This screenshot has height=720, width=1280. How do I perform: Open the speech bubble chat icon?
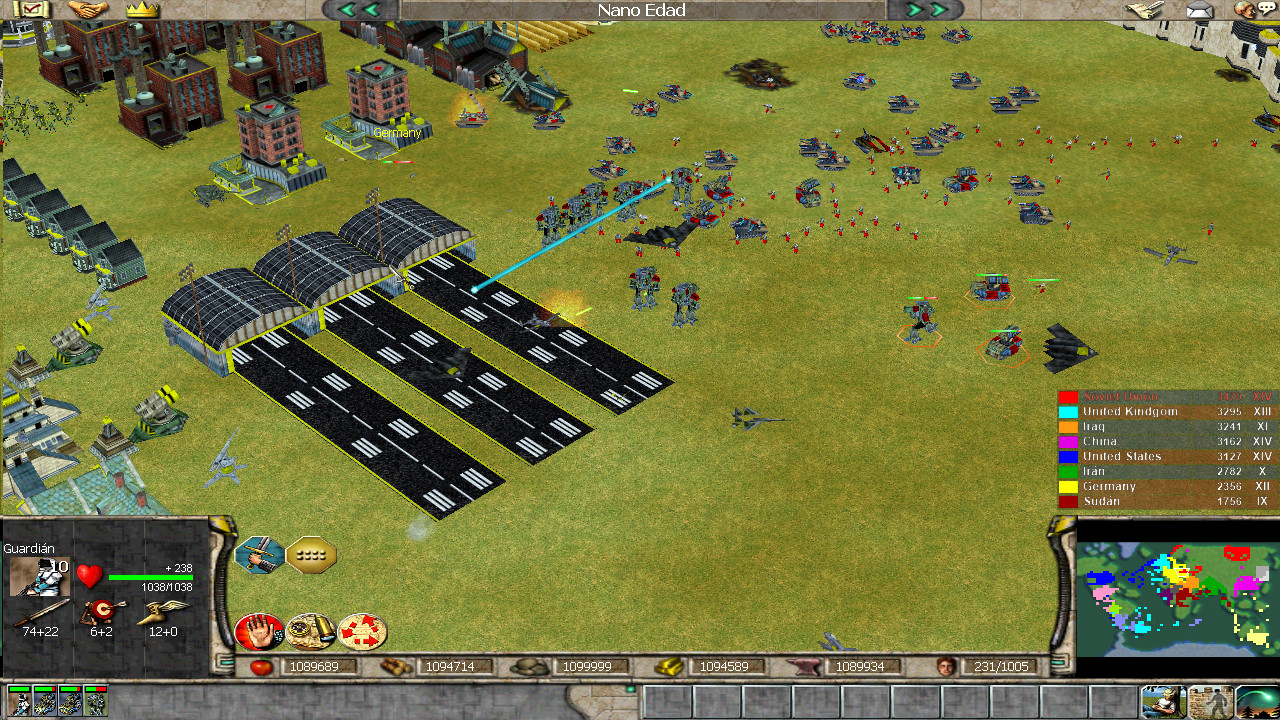pyautogui.click(x=1266, y=9)
